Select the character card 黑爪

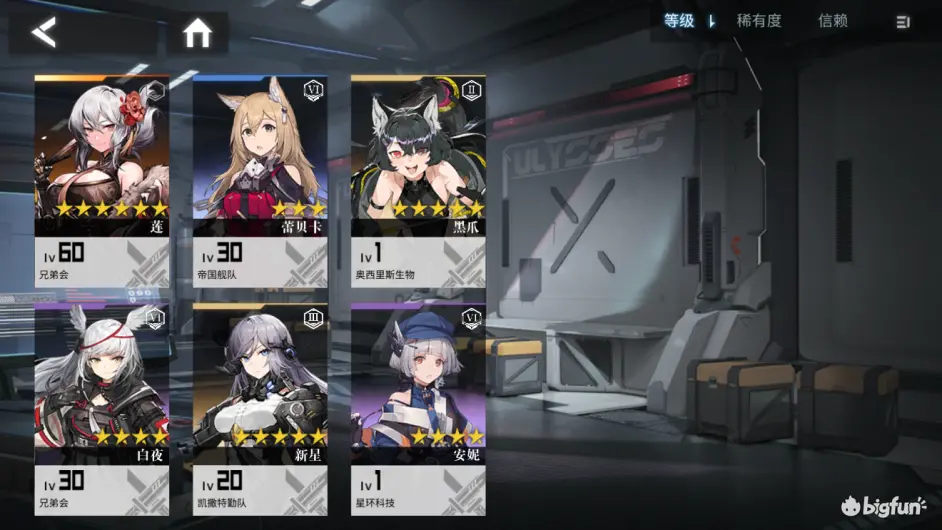tap(417, 182)
